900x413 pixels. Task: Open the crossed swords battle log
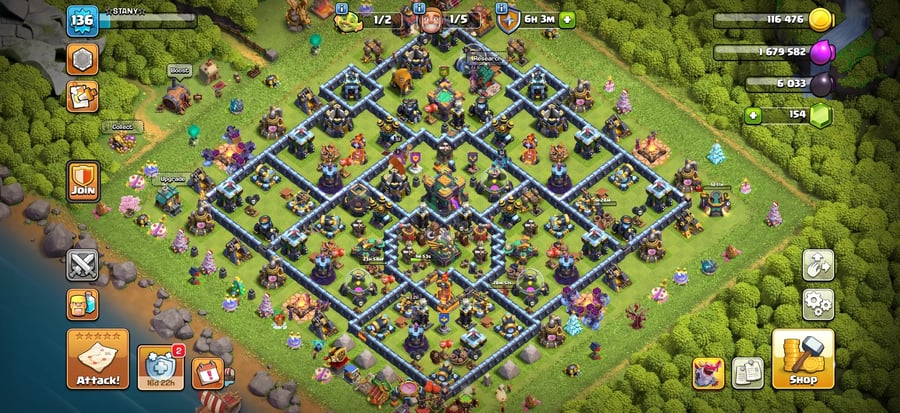click(x=82, y=265)
